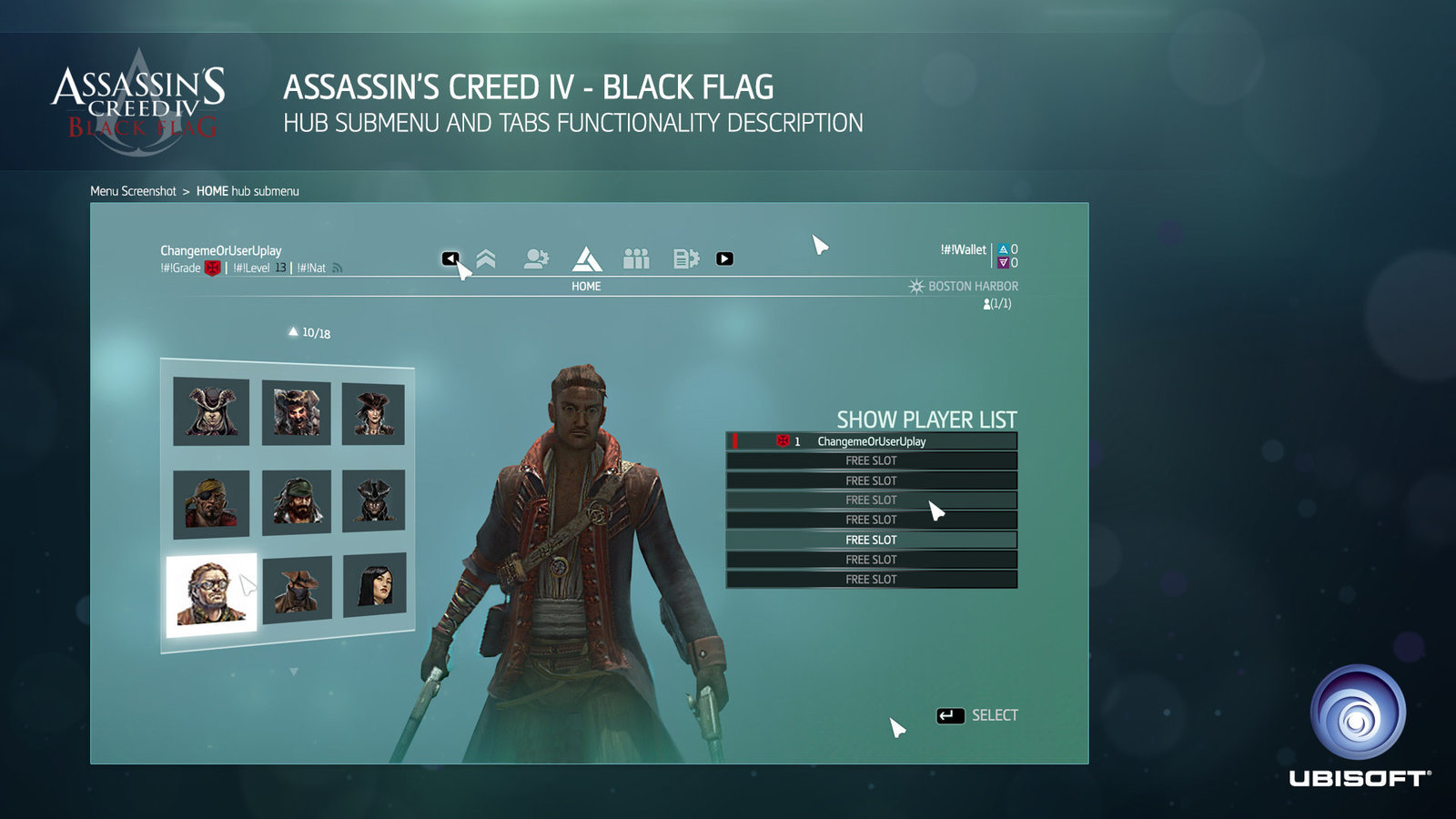1456x819 pixels.
Task: Open the Show Player List heading
Action: pyautogui.click(x=926, y=420)
